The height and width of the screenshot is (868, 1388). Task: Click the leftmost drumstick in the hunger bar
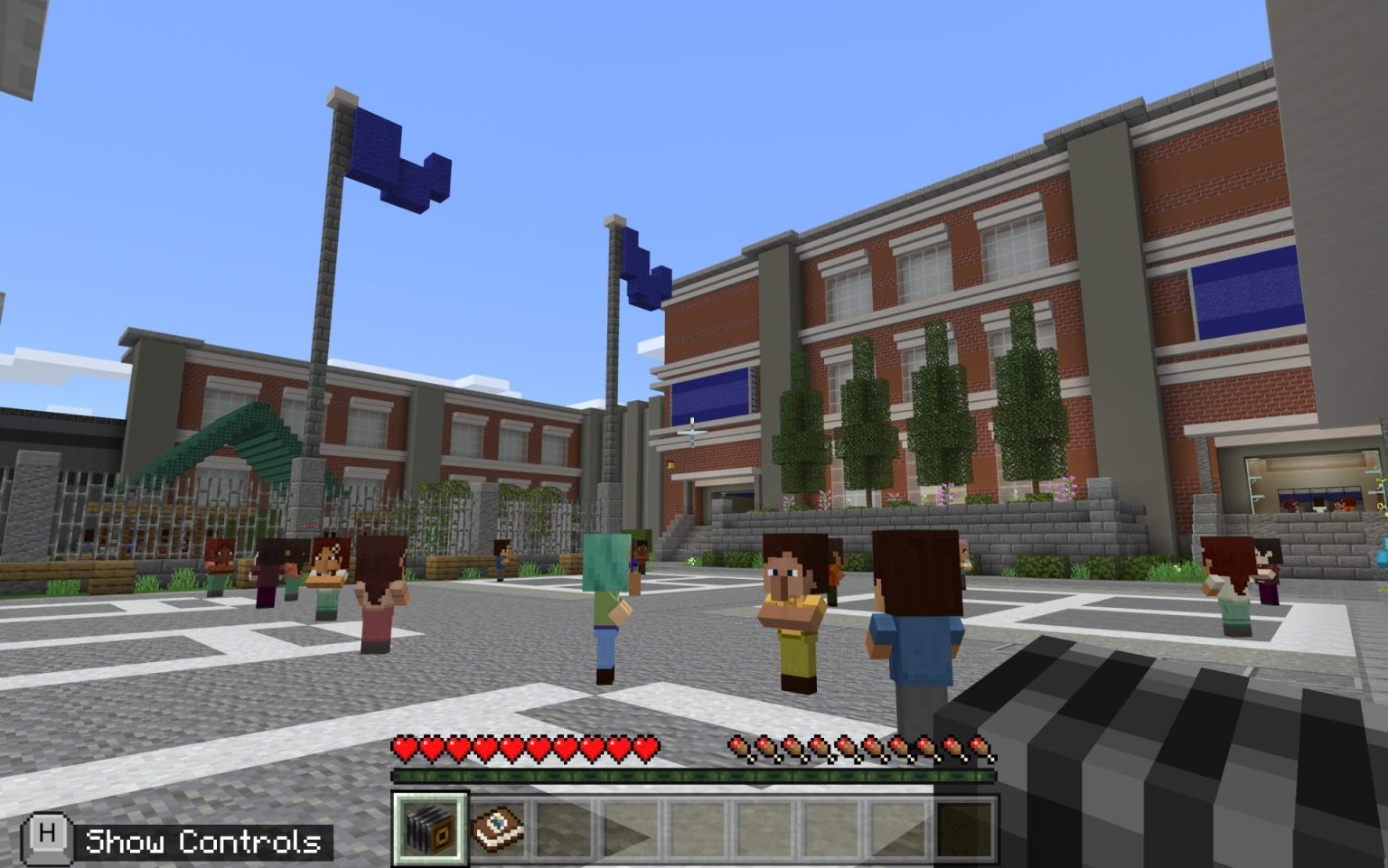click(736, 748)
